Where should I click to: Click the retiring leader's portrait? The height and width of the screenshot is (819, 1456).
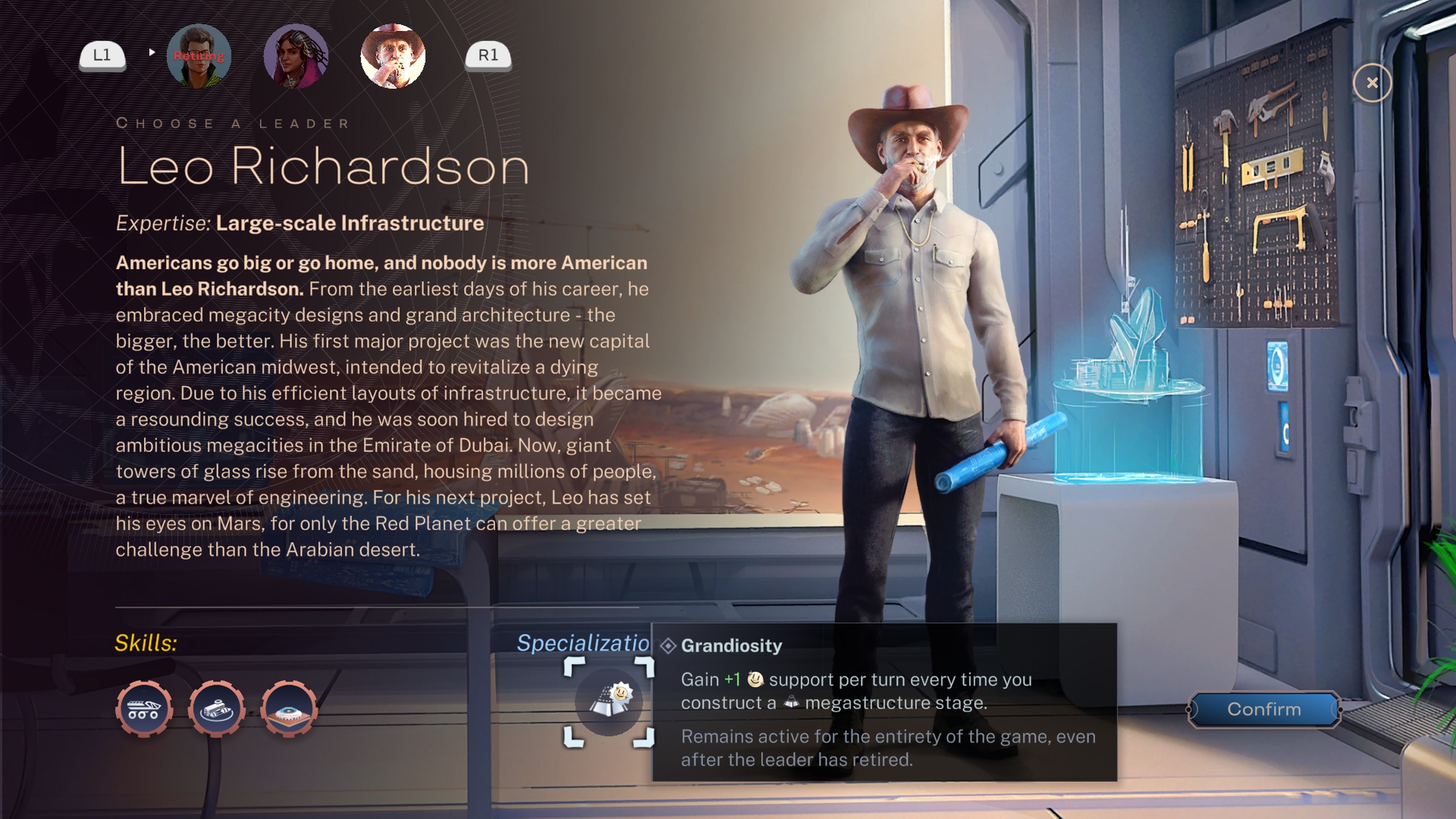coord(199,55)
